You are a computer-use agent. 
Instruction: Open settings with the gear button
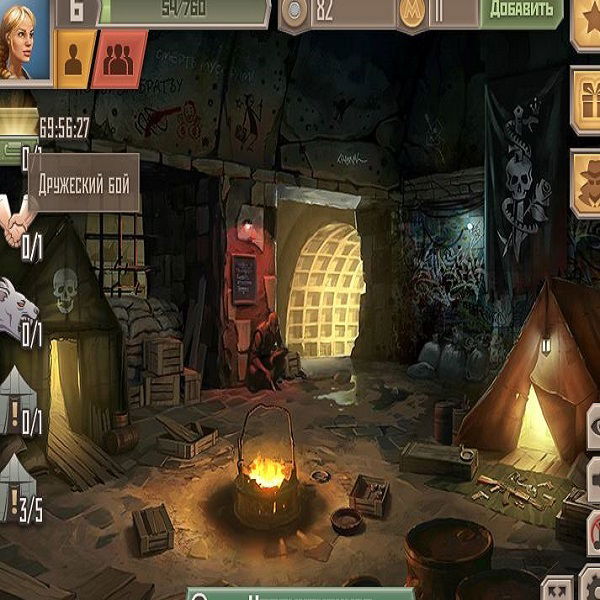pyautogui.click(x=590, y=588)
